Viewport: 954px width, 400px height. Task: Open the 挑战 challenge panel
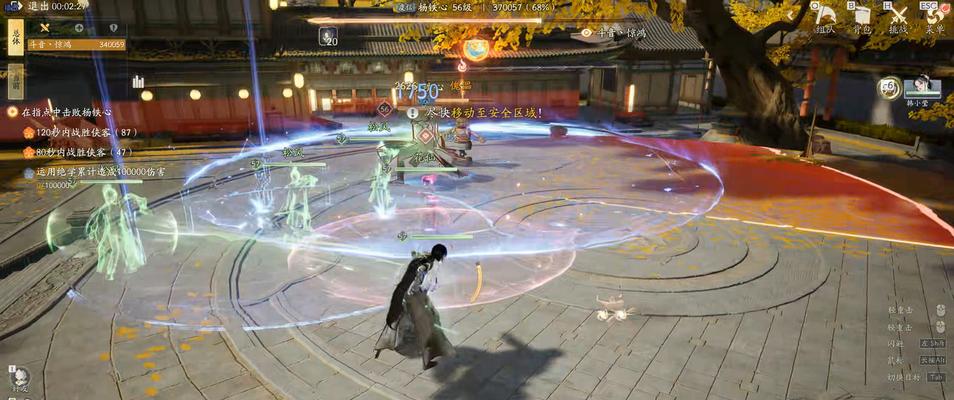(898, 18)
